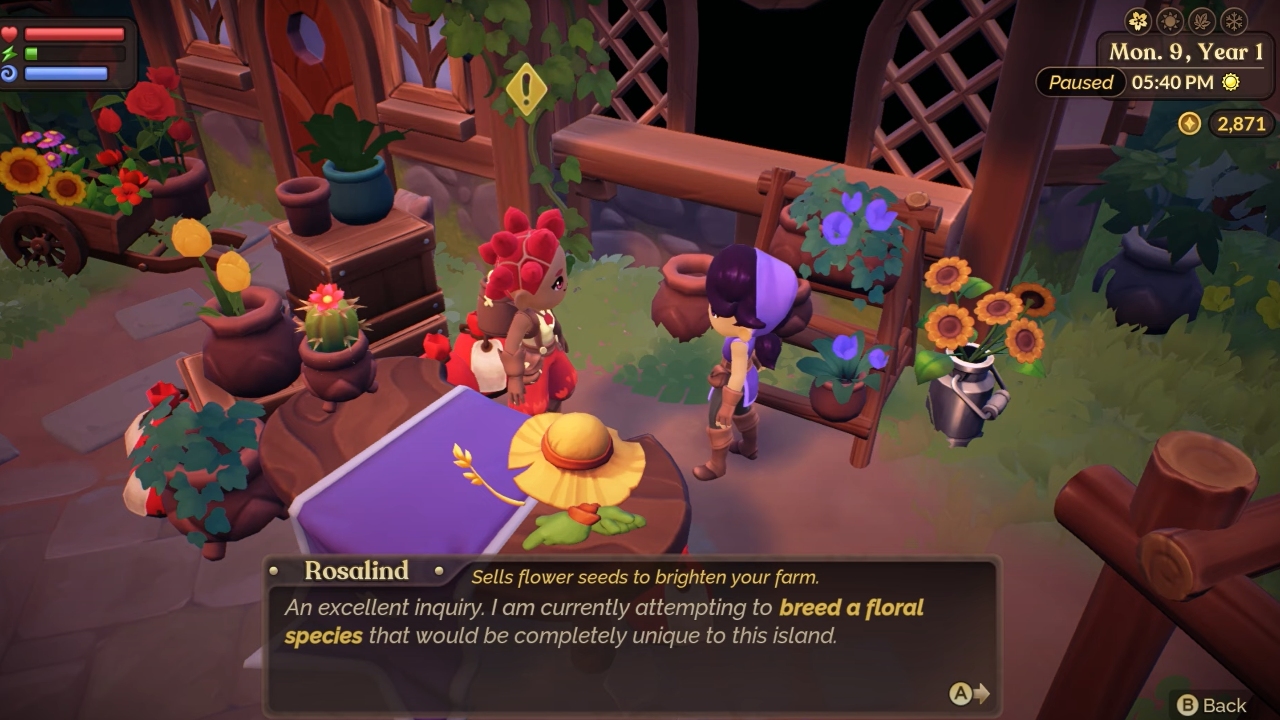
Task: Click the winter snowflake season icon
Action: [1235, 19]
